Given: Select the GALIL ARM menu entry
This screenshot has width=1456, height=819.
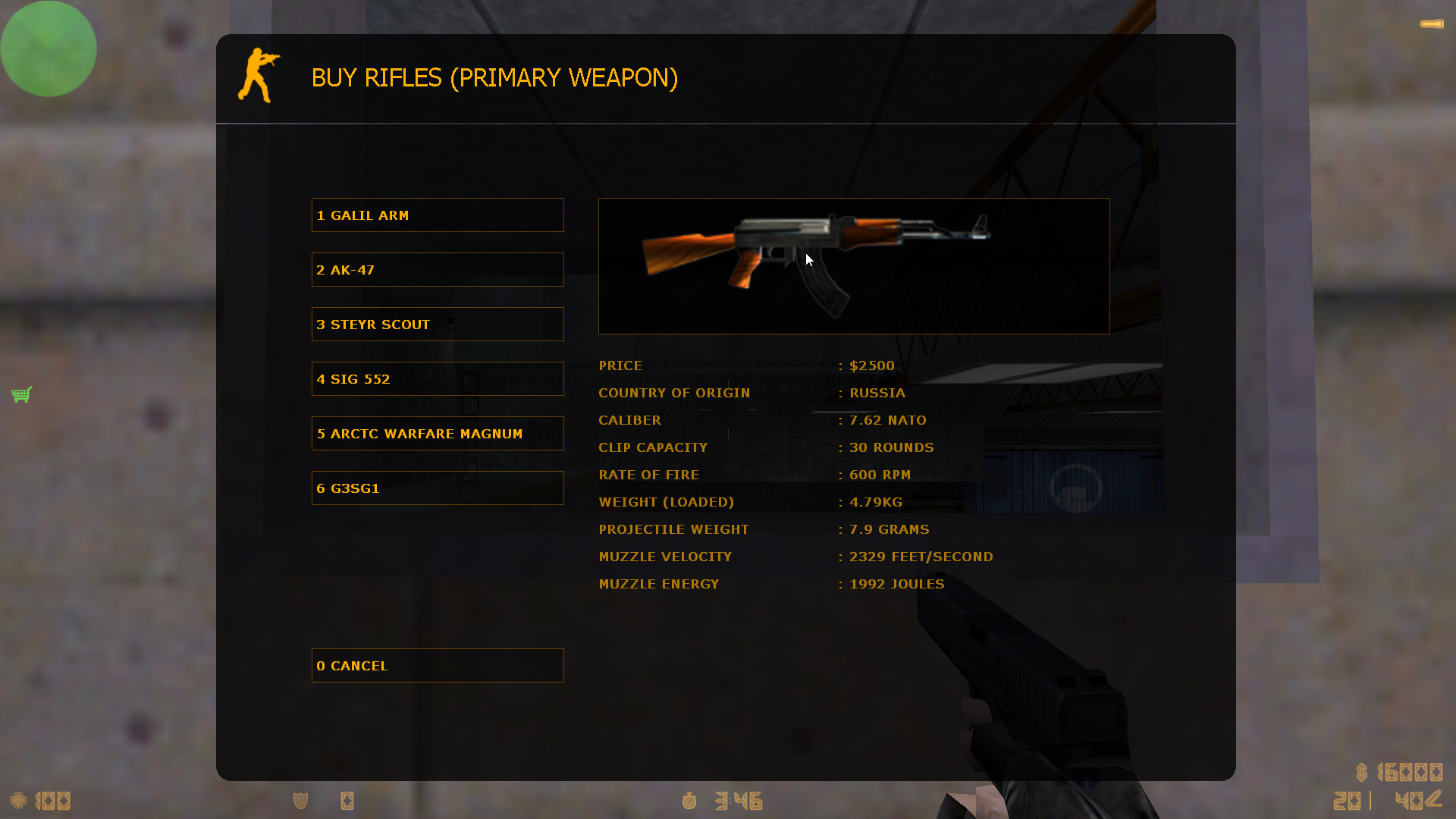Looking at the screenshot, I should [437, 215].
